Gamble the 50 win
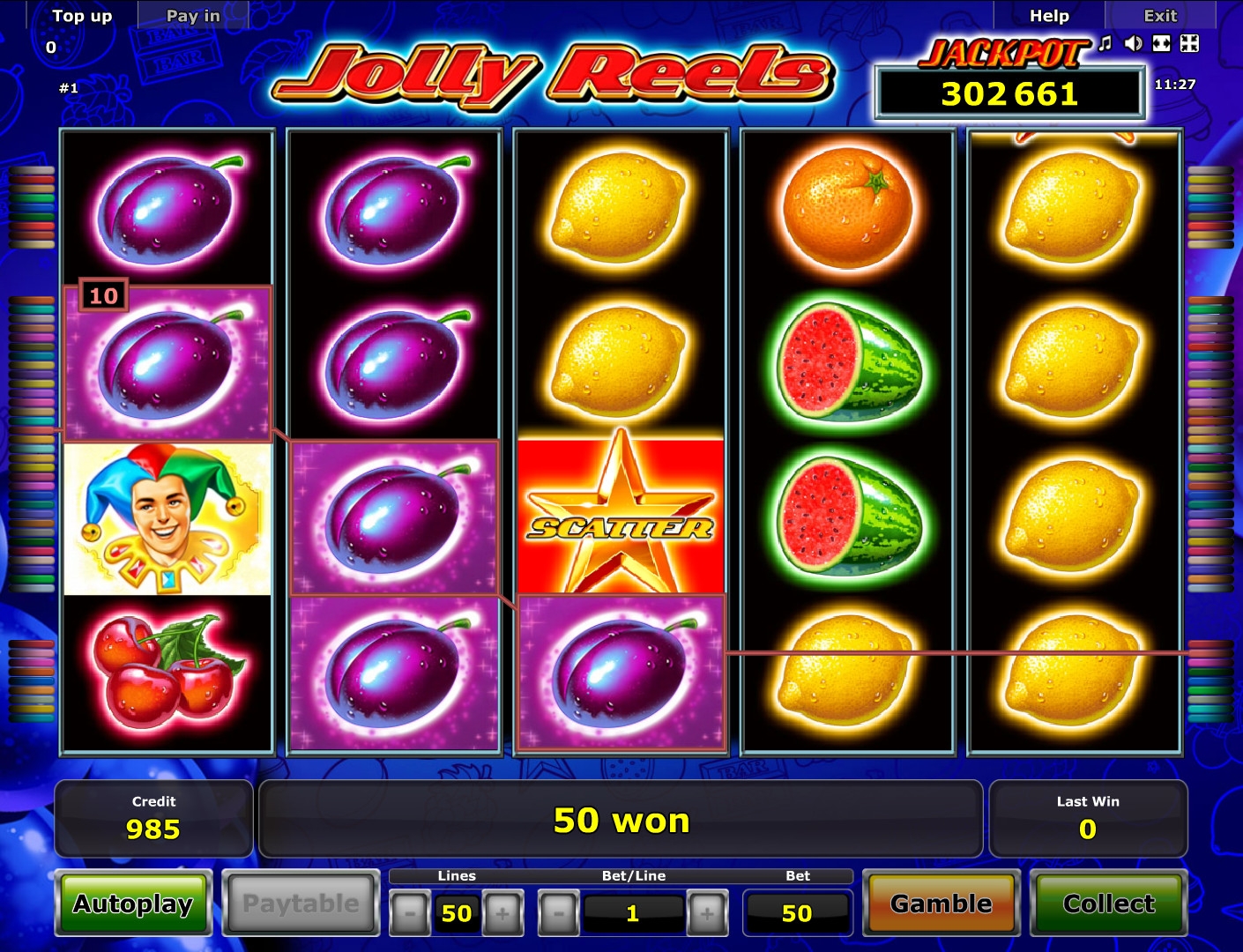This screenshot has height=952, width=1243. coord(941,904)
